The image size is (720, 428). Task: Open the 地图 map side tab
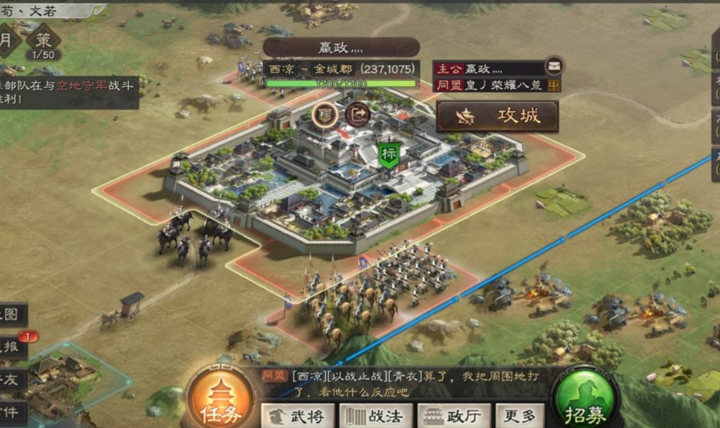click(10, 314)
